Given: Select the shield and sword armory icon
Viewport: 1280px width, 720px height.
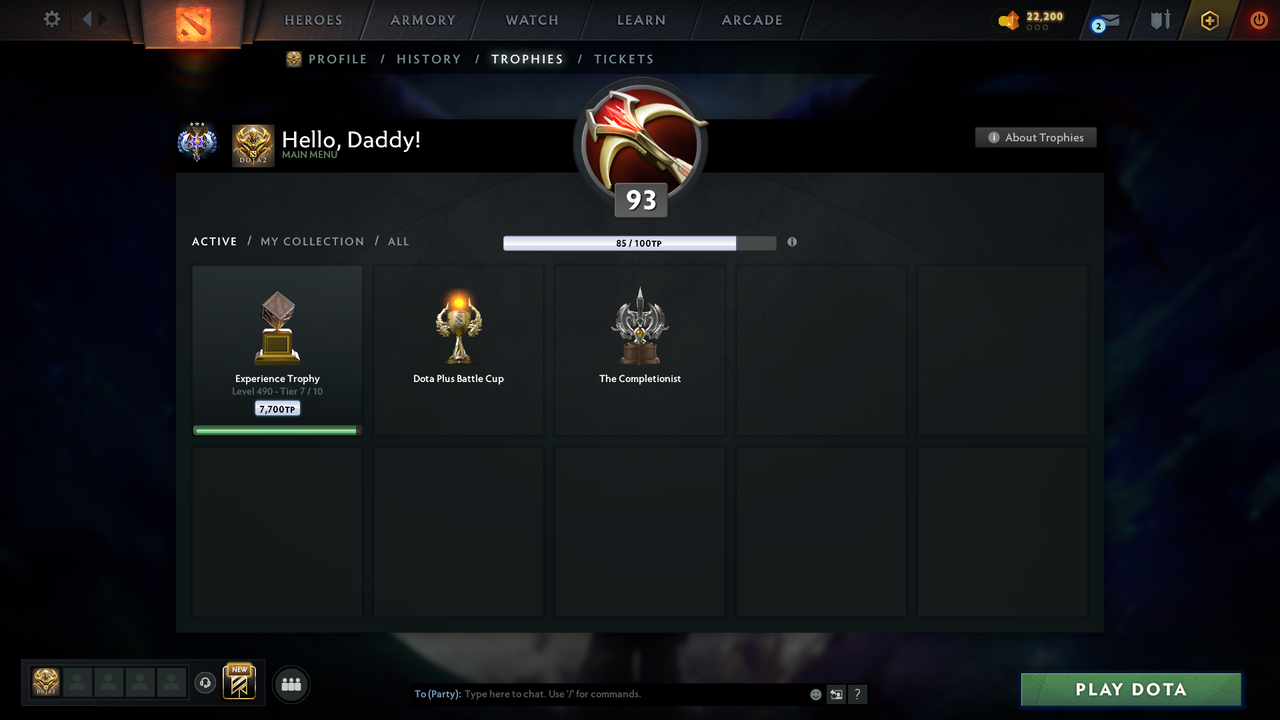Looking at the screenshot, I should (x=1159, y=20).
